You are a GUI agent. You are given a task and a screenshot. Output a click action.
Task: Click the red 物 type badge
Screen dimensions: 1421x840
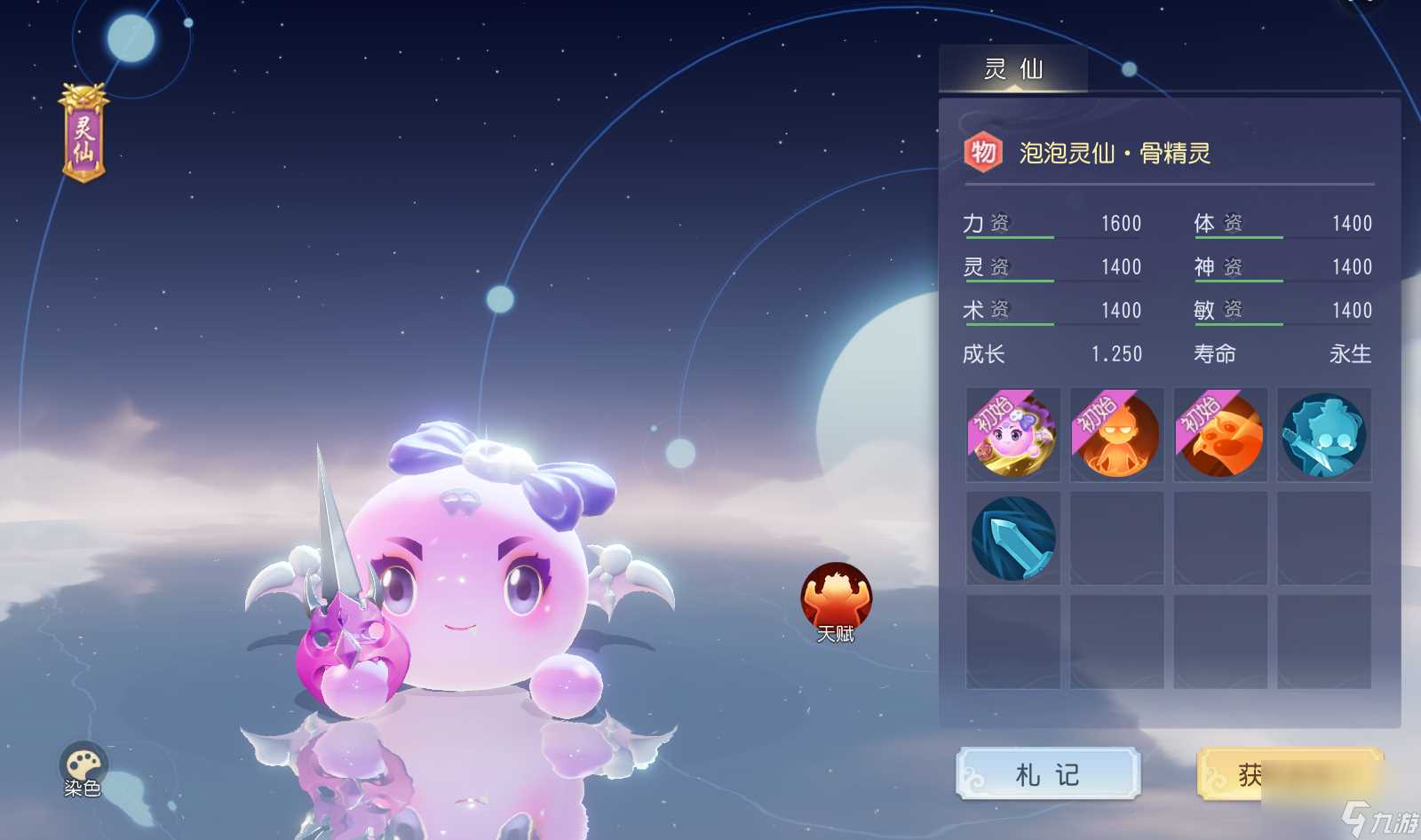point(983,153)
